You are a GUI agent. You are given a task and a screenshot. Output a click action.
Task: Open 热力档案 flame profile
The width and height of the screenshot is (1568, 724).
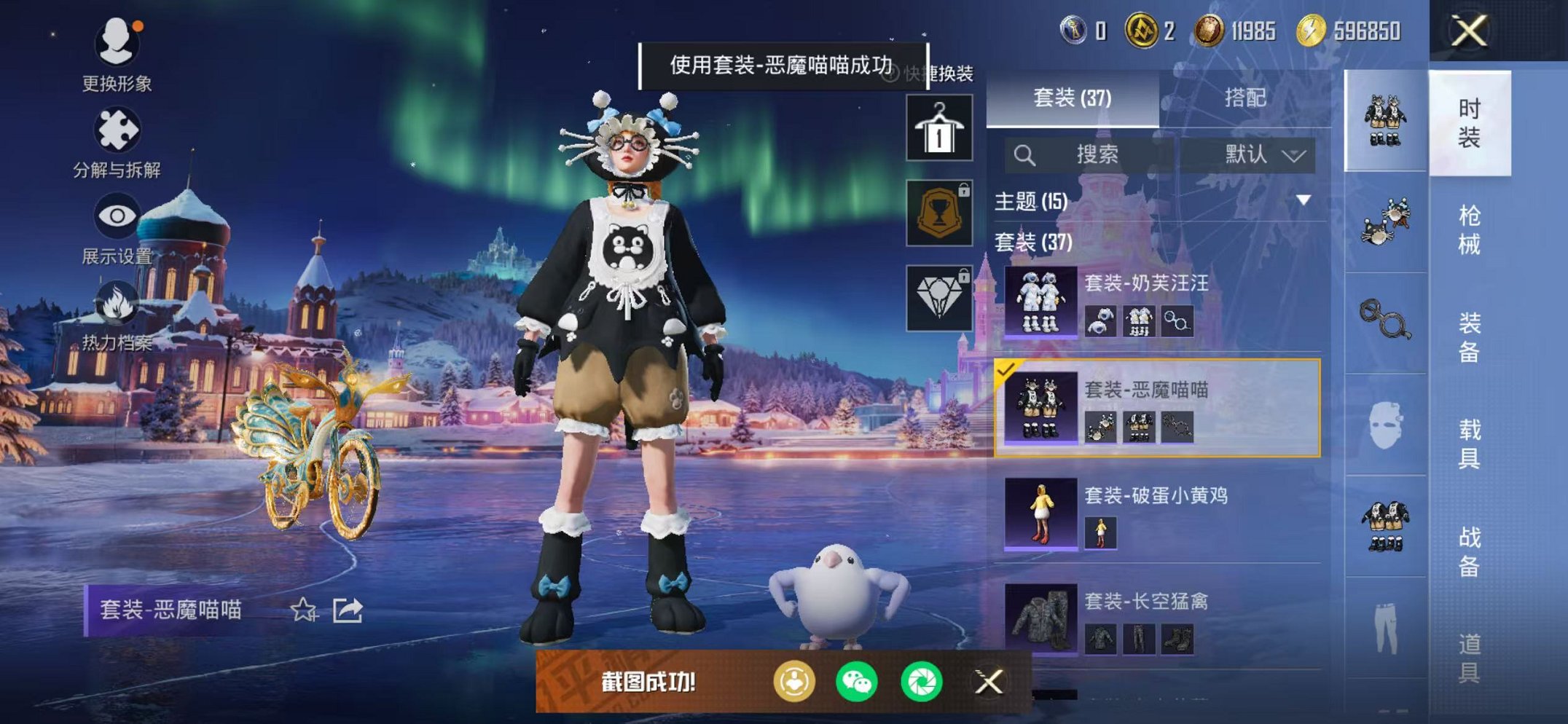coord(117,315)
